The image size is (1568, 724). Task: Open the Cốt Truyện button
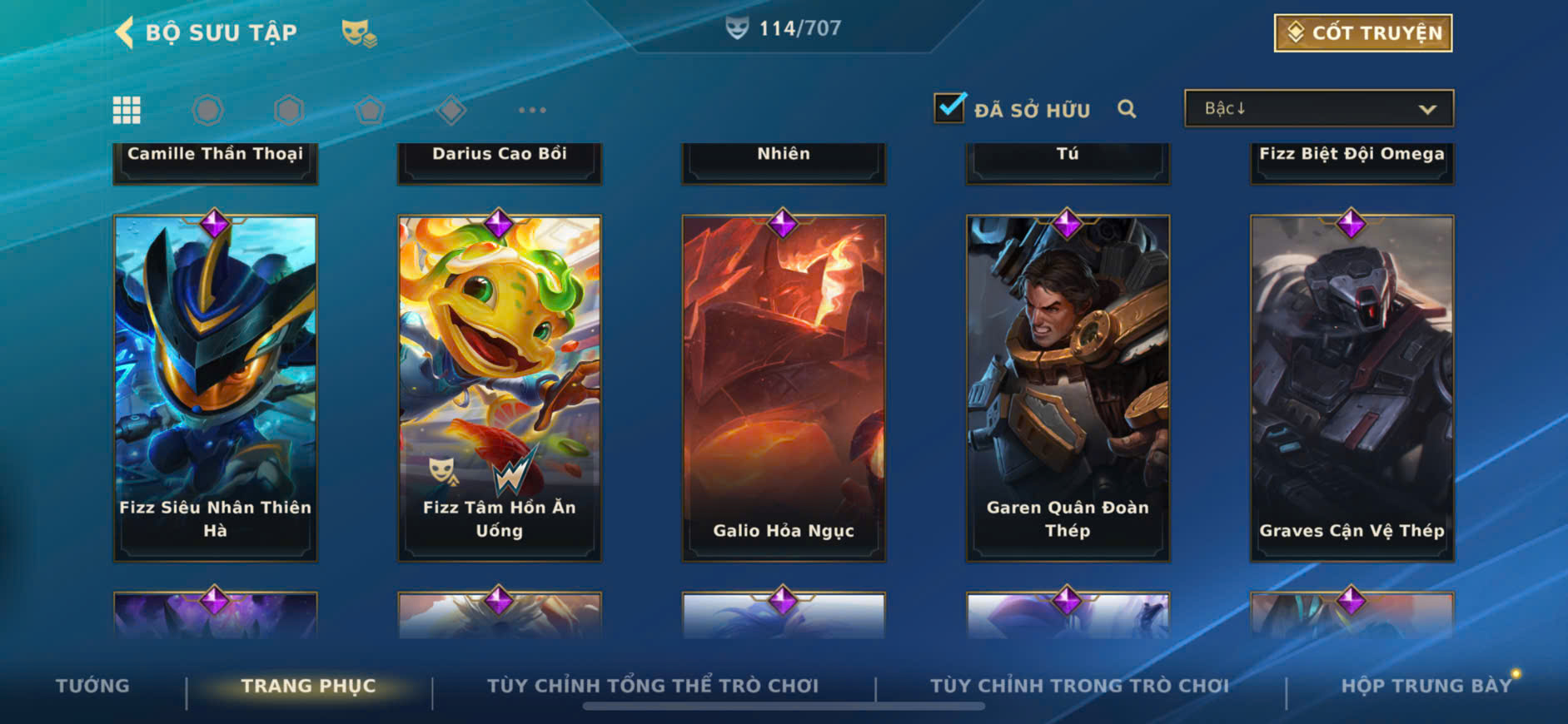click(1362, 33)
